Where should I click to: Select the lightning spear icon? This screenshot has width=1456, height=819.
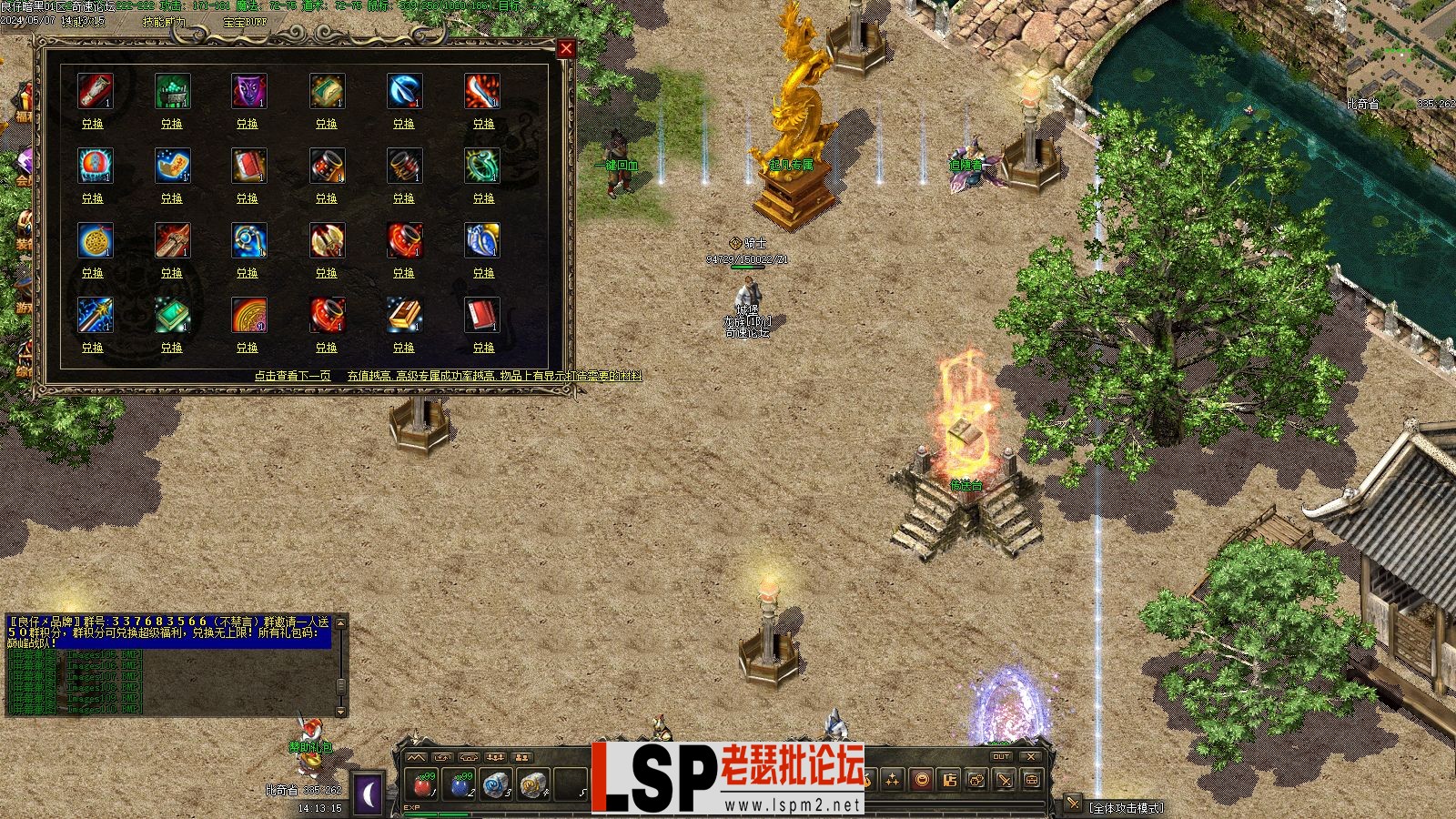coord(95,315)
